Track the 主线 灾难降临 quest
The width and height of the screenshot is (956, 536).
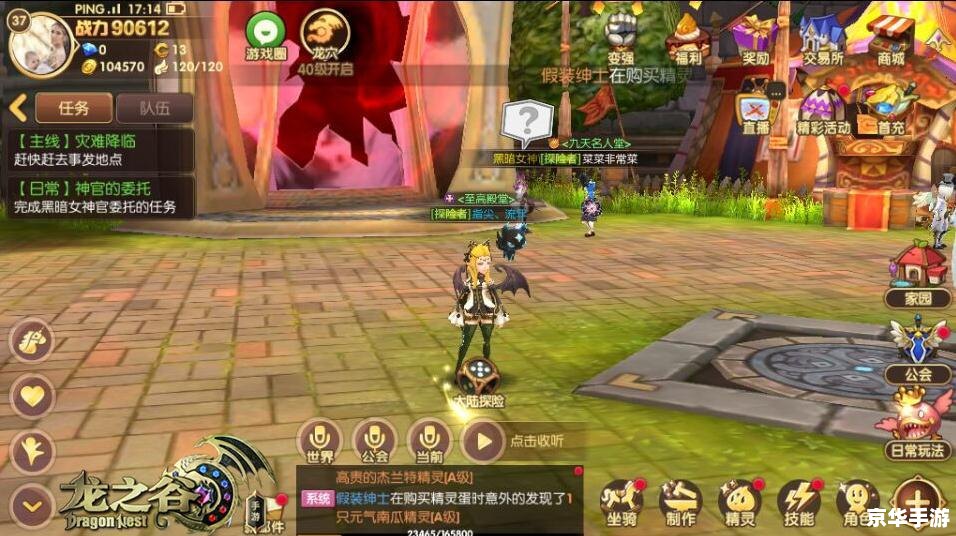(100, 150)
